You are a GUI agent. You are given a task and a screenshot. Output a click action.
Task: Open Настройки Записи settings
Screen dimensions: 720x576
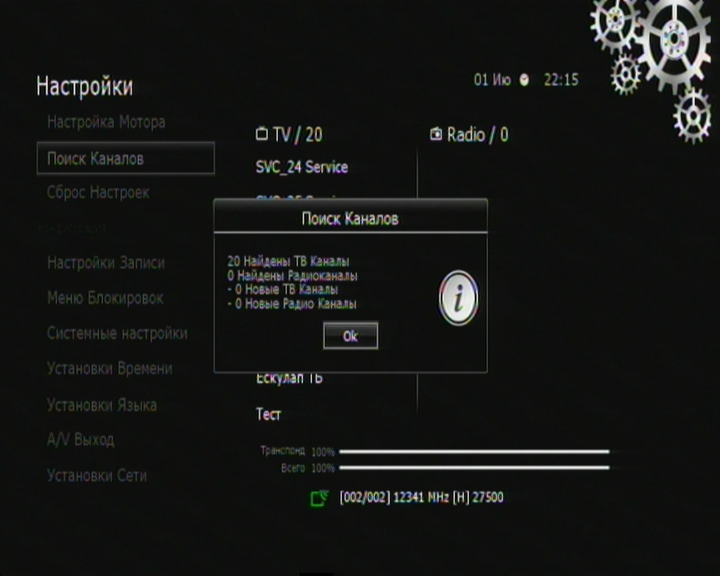tap(106, 263)
